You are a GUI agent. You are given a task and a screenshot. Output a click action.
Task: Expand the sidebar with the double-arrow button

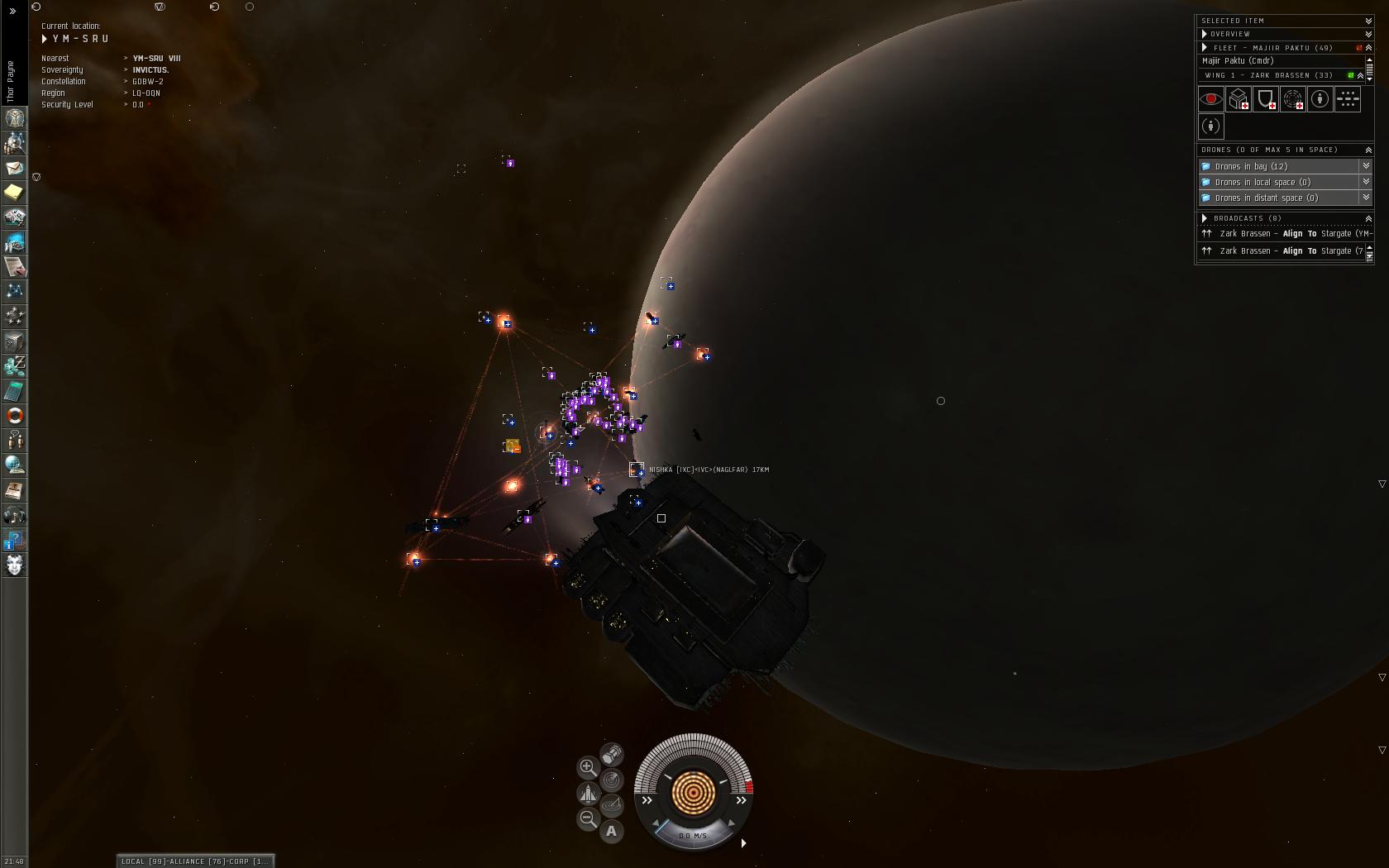[12, 12]
